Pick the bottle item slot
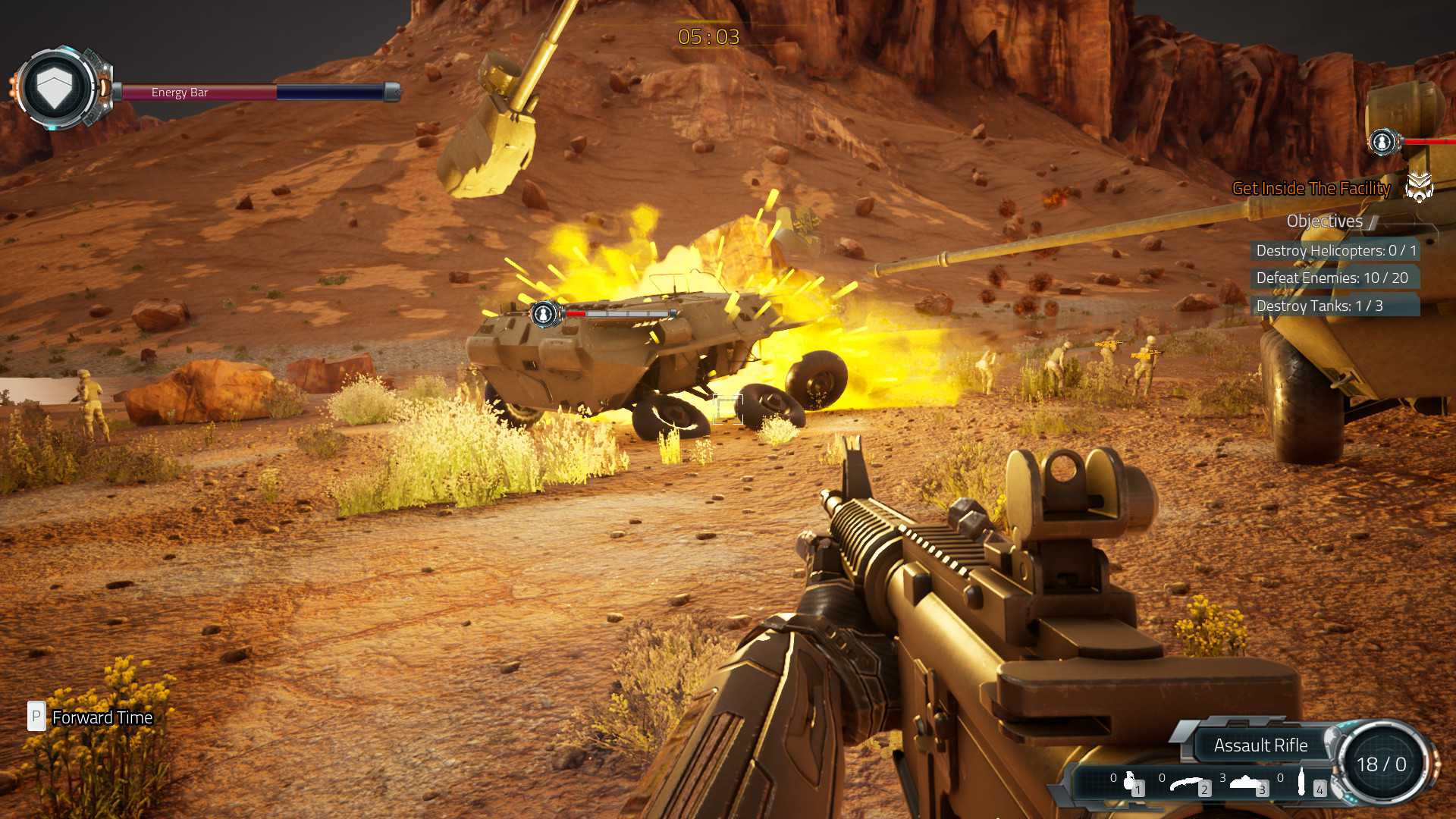Viewport: 1456px width, 819px height. (1302, 782)
